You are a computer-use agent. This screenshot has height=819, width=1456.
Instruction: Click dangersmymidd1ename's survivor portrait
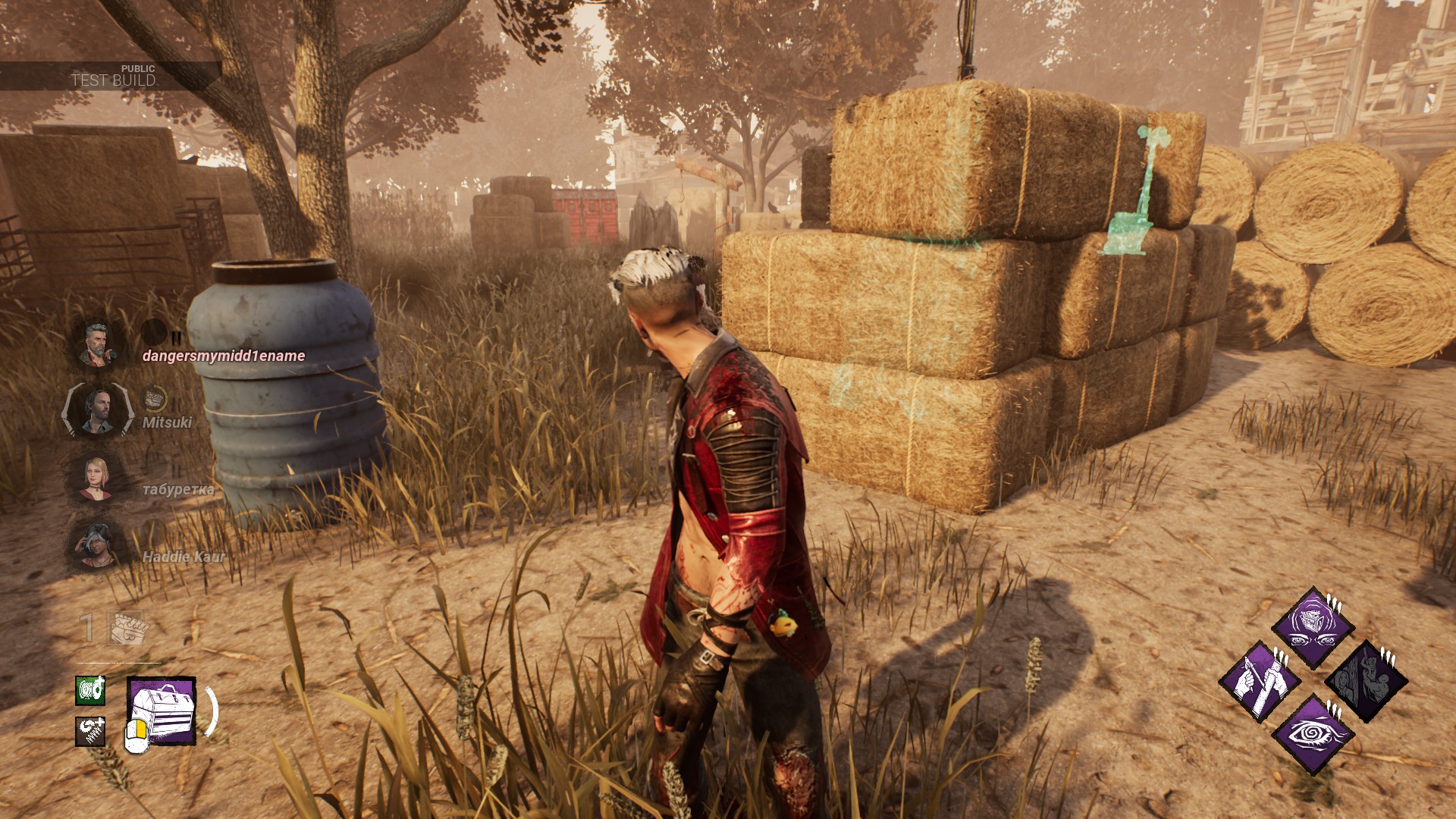click(x=98, y=345)
